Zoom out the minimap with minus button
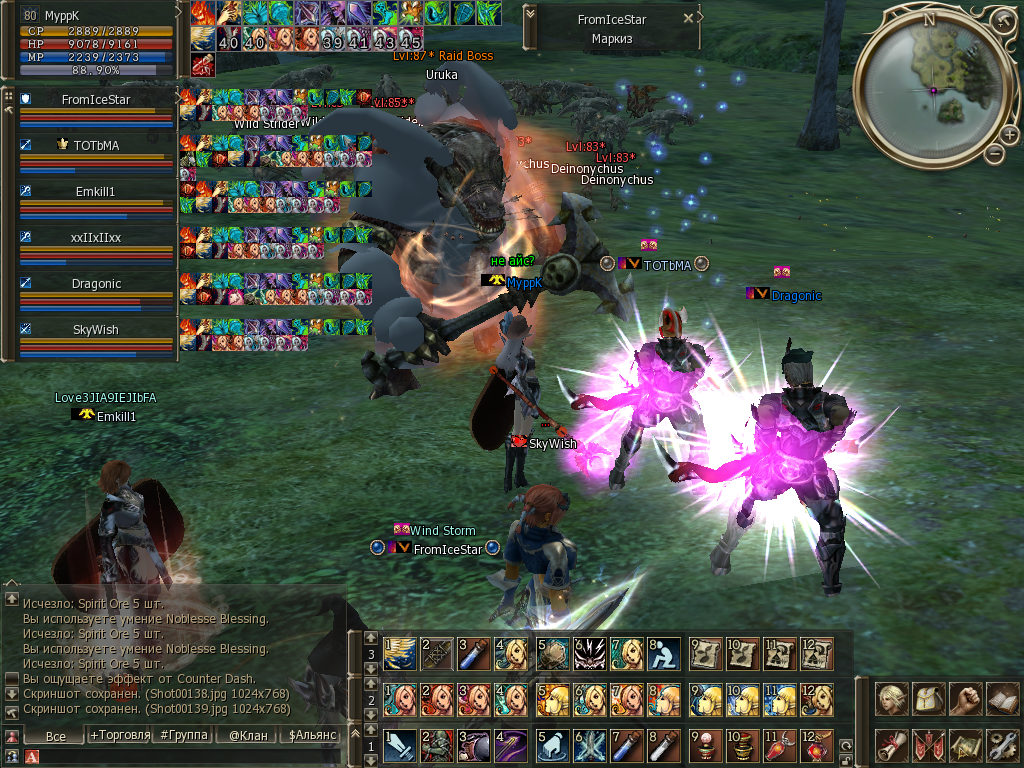The height and width of the screenshot is (768, 1024). [994, 153]
